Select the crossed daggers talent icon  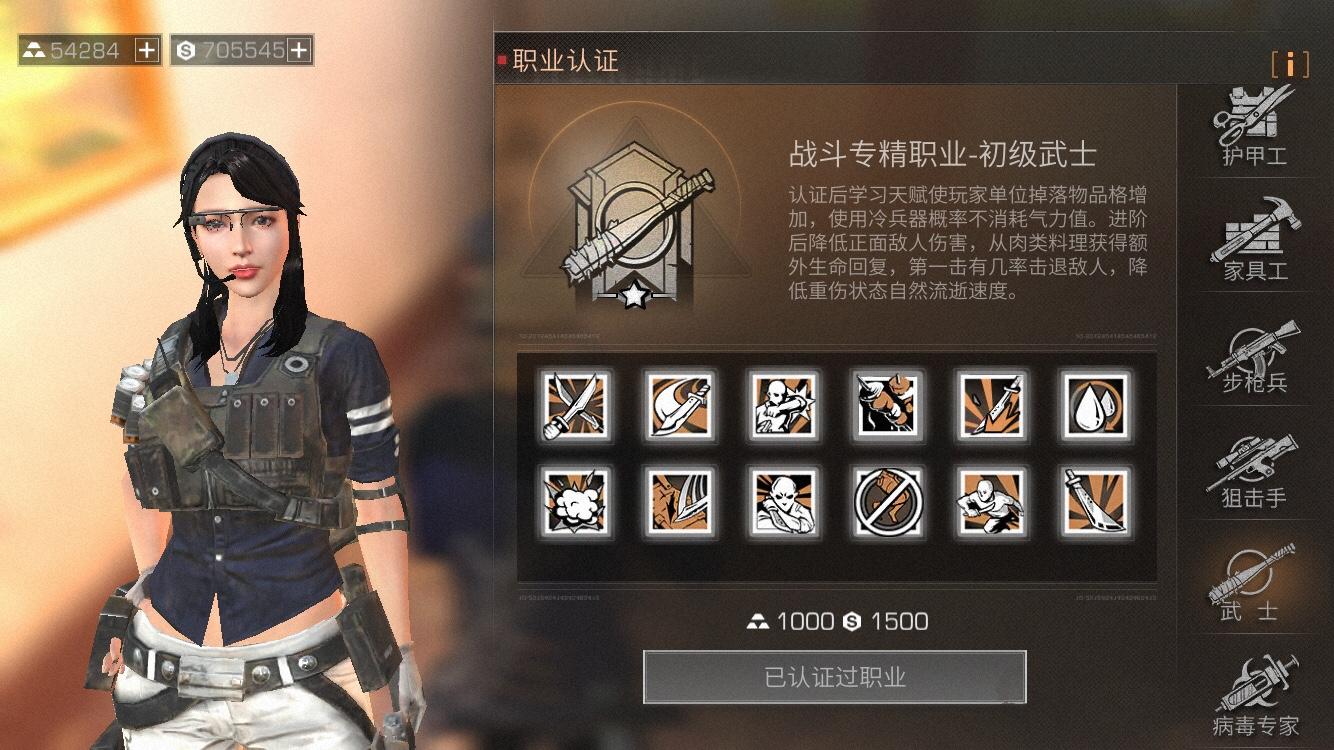[x=575, y=405]
